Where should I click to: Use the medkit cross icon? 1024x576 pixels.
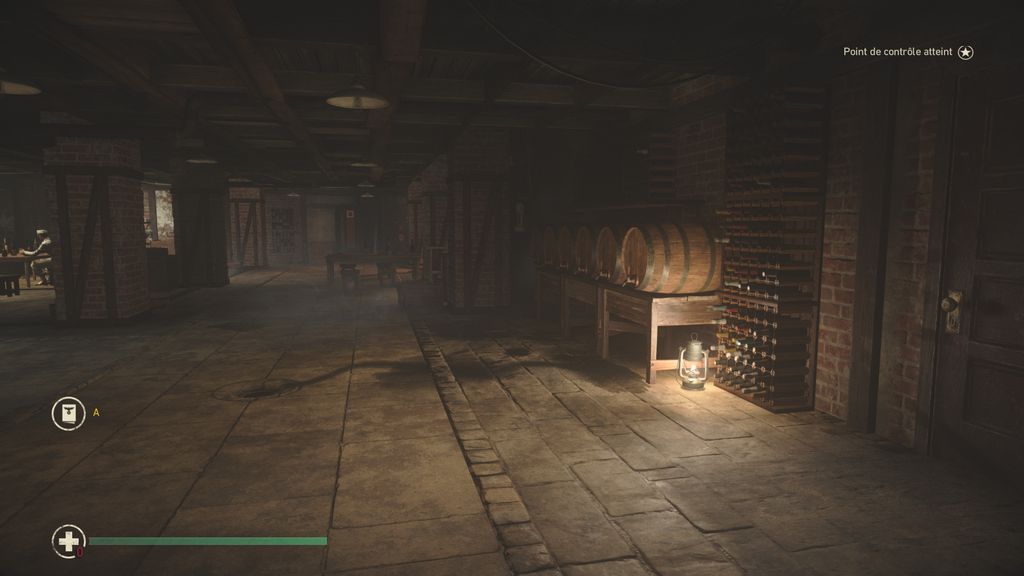click(x=68, y=542)
